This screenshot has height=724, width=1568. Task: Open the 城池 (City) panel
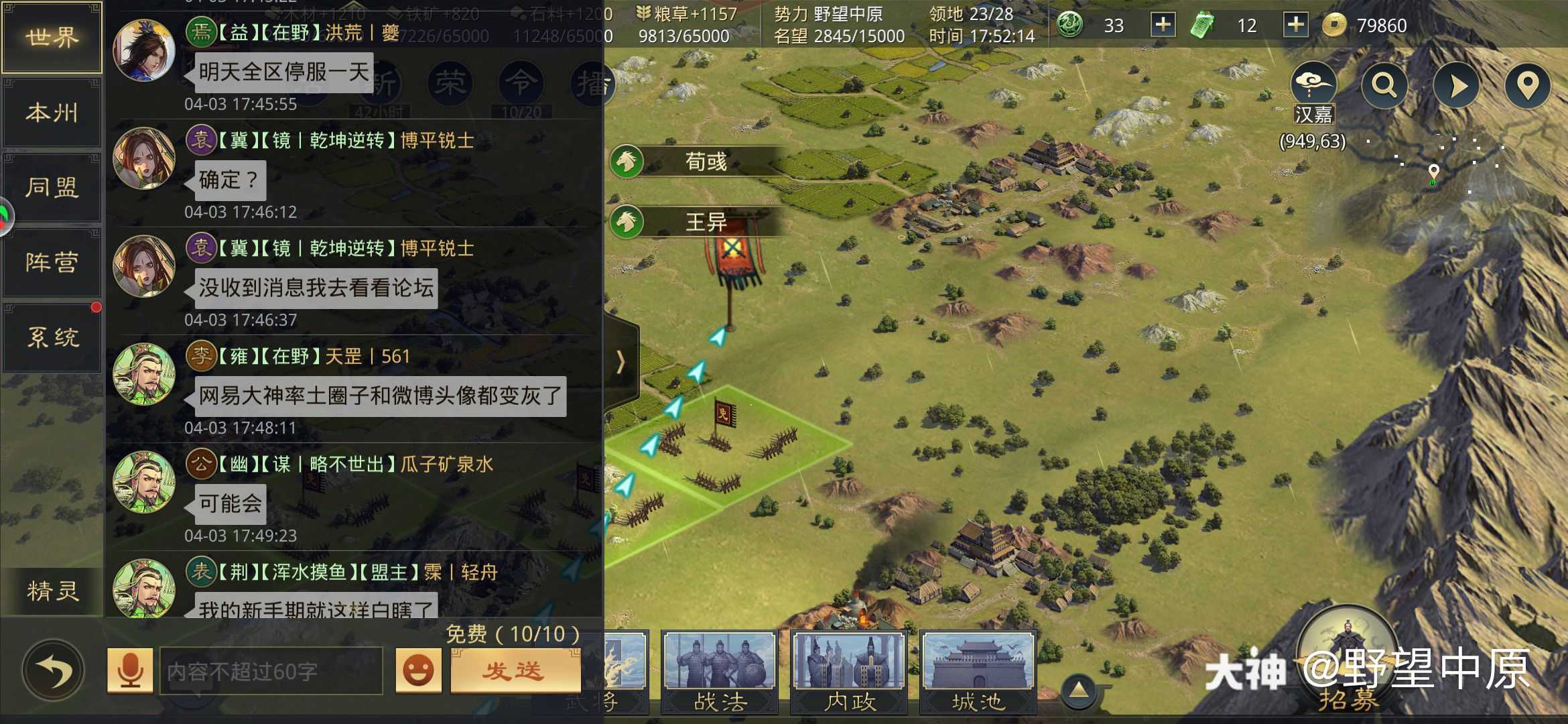click(x=977, y=670)
